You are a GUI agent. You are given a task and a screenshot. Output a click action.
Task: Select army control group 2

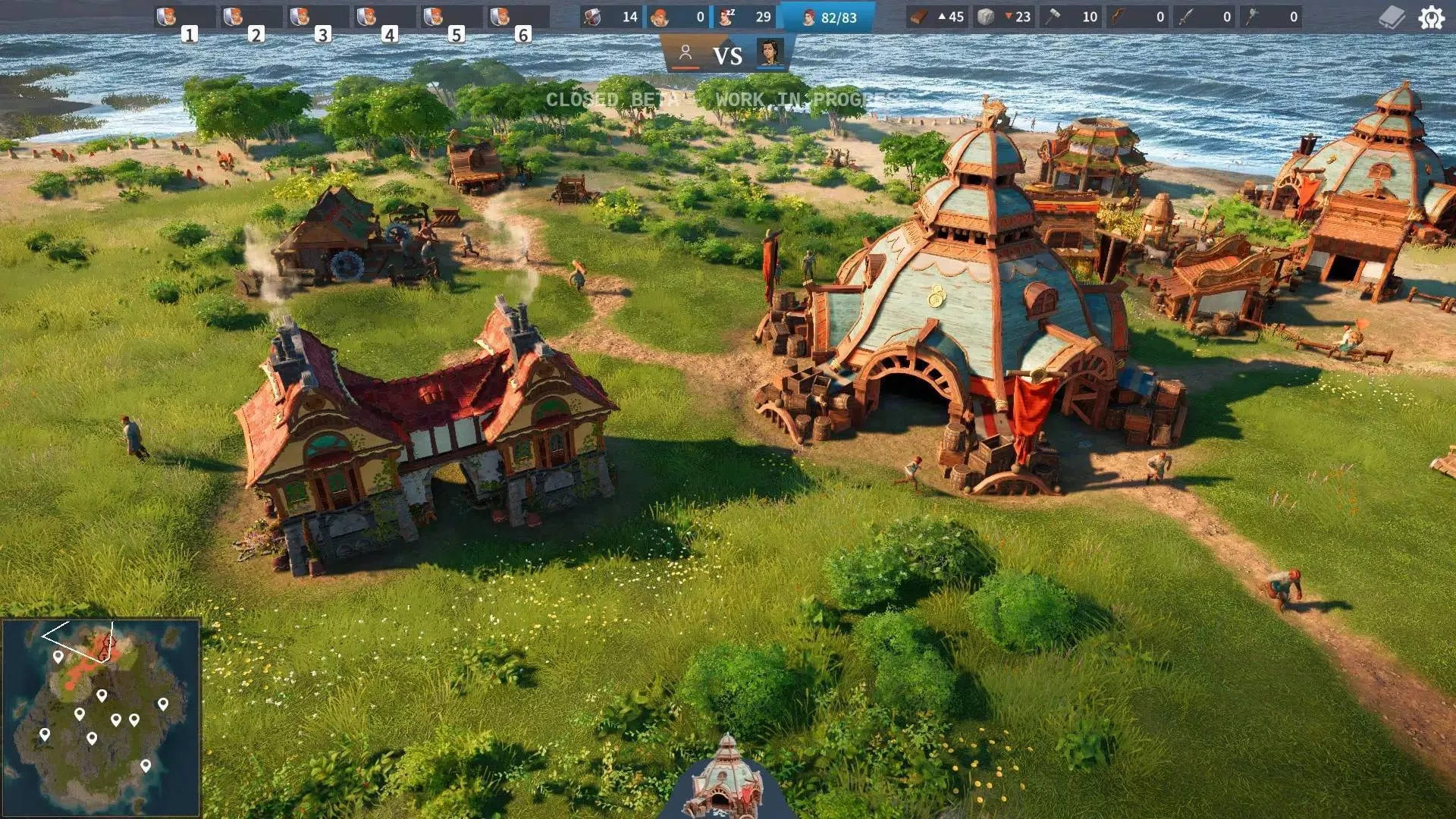point(251,17)
